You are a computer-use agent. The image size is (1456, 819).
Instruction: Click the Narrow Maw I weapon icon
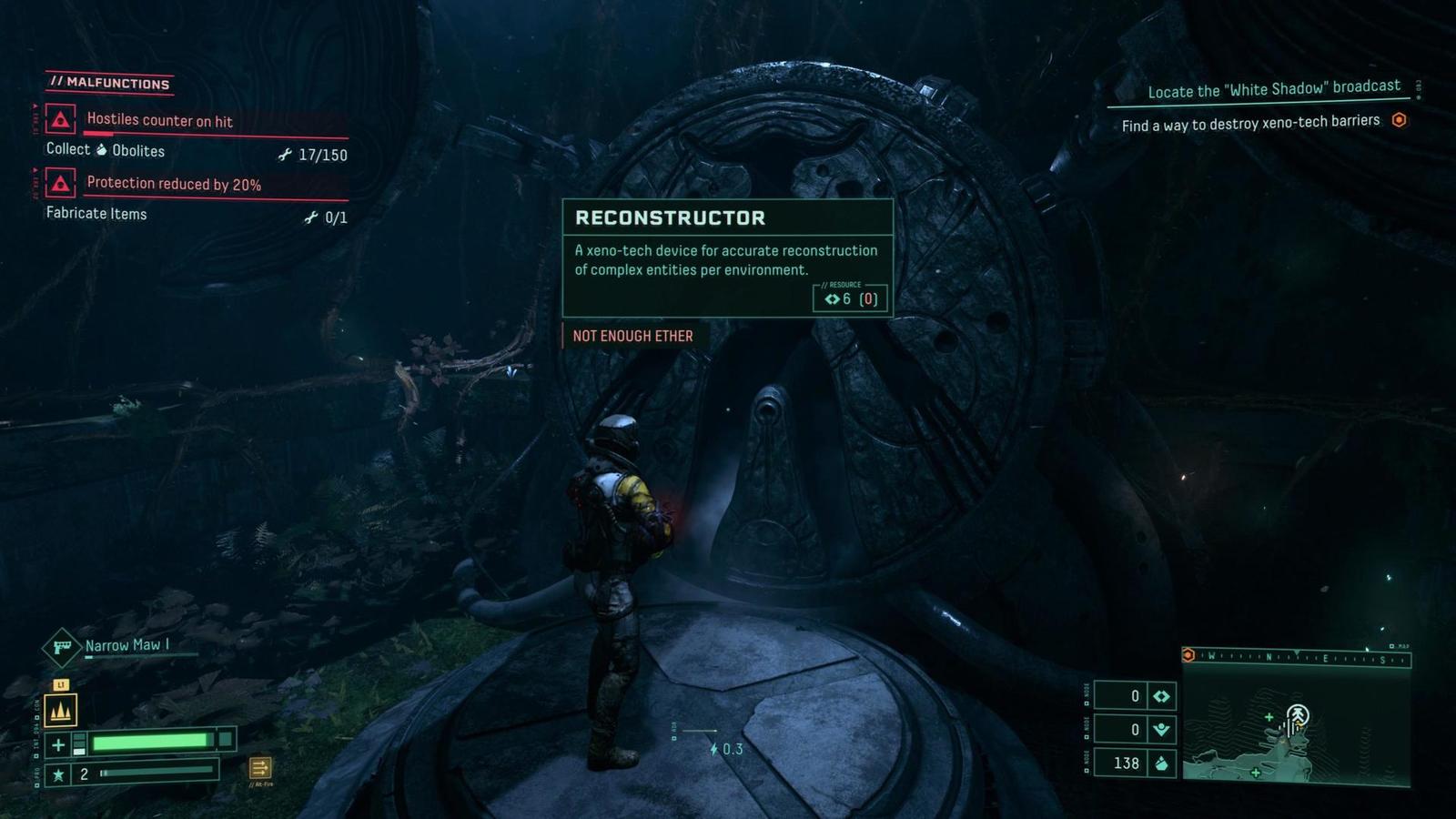[x=62, y=647]
